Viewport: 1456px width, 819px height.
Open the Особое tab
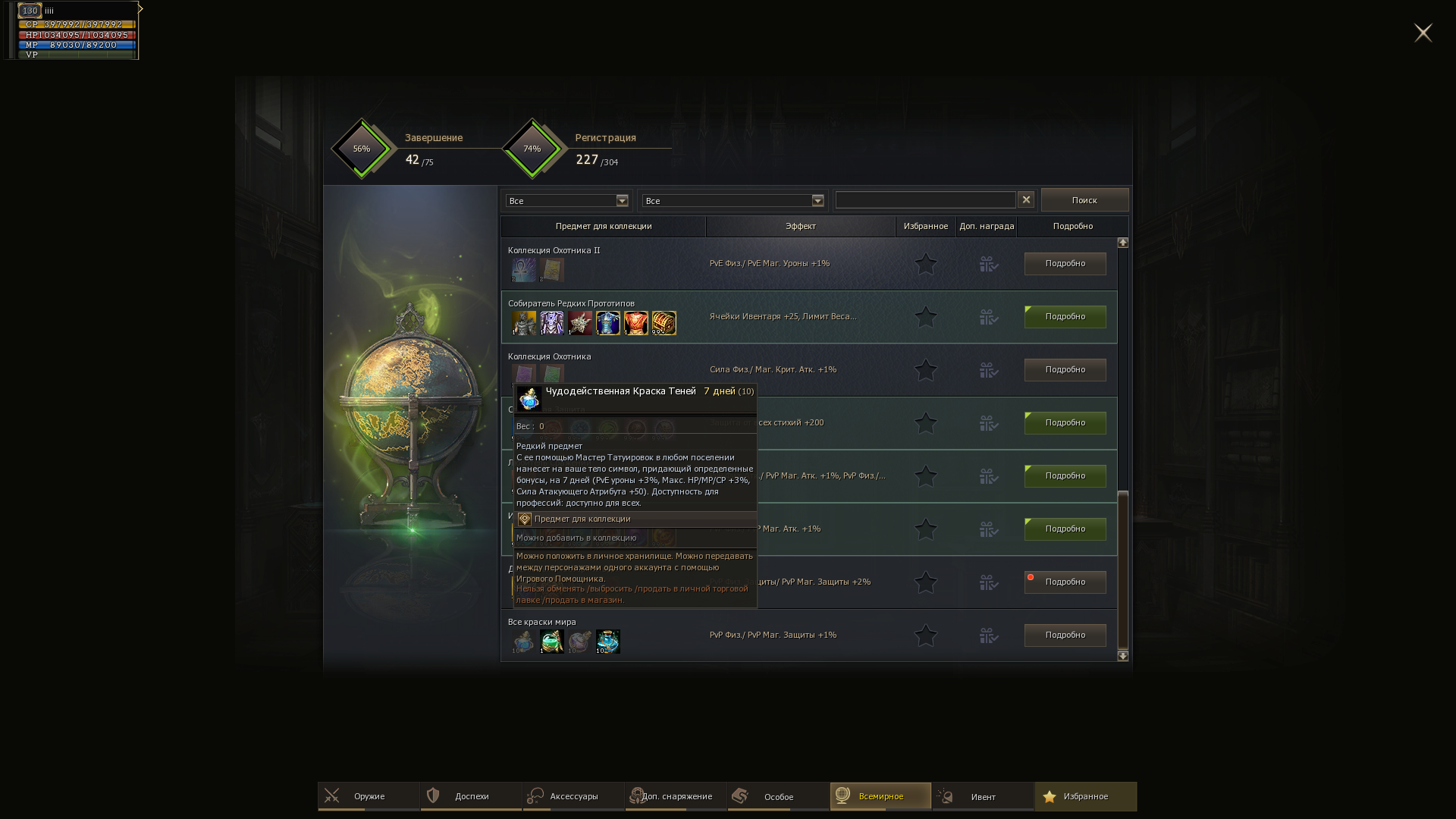(x=778, y=796)
